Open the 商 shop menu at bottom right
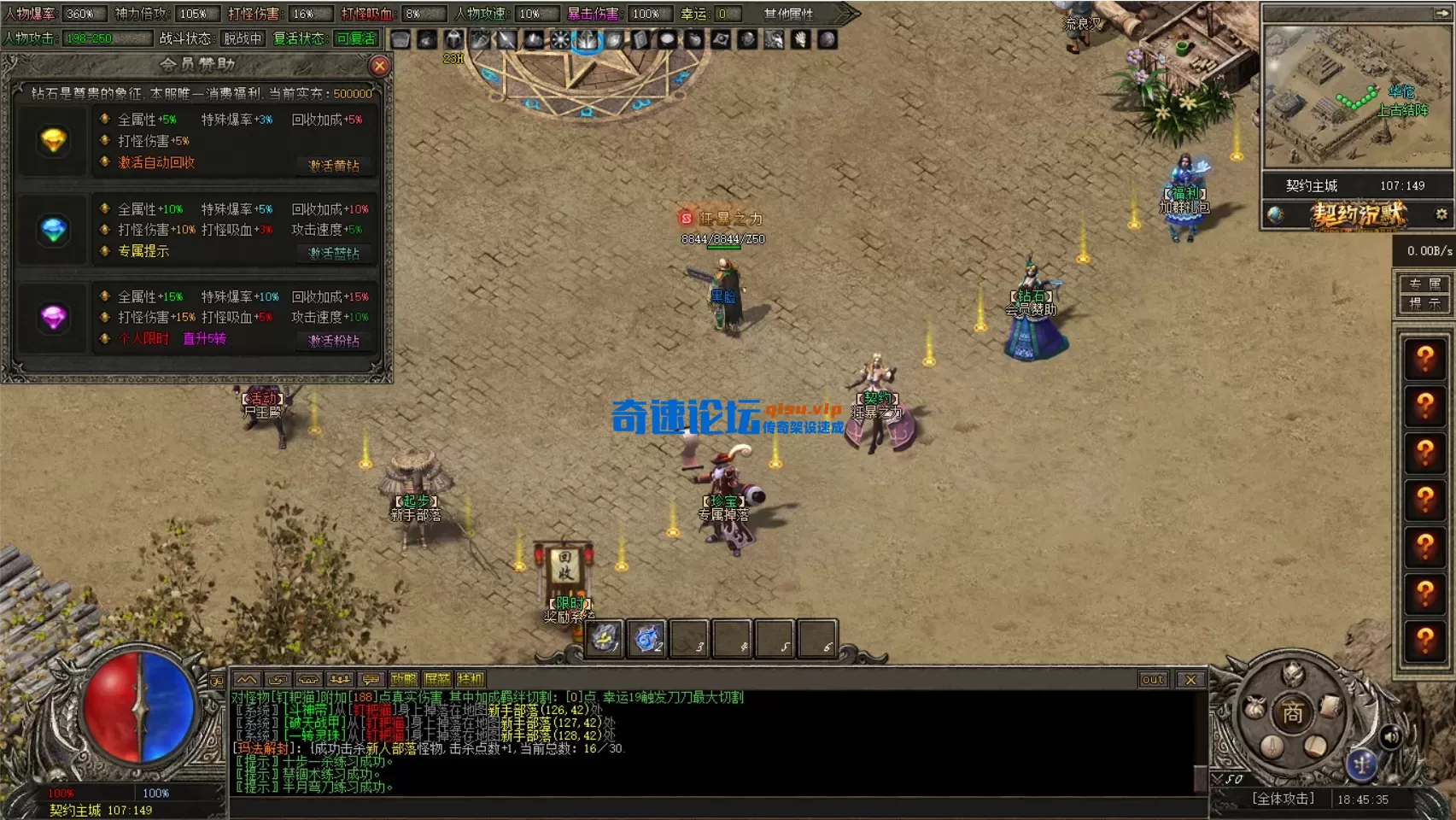The image size is (1456, 820). 1294,712
